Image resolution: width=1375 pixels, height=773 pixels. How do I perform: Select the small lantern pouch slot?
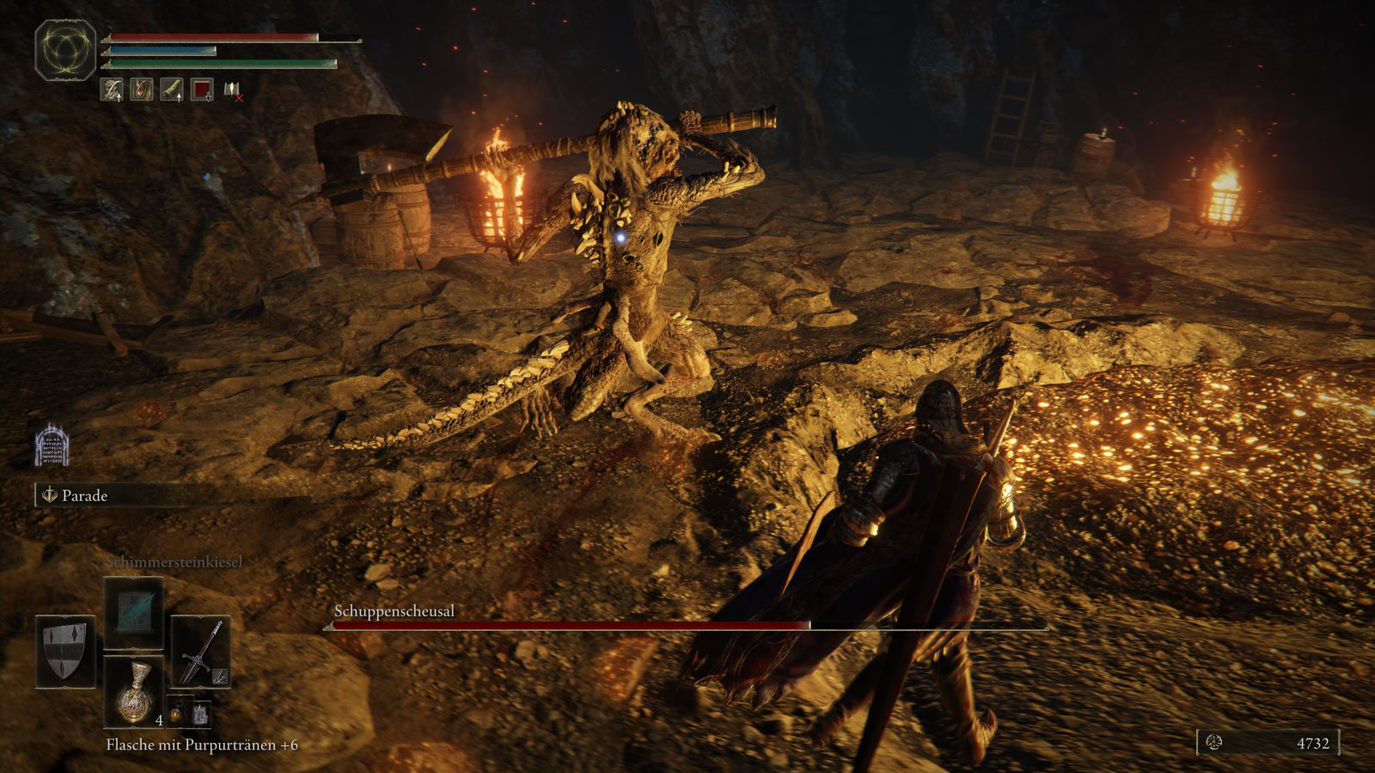pyautogui.click(x=176, y=713)
